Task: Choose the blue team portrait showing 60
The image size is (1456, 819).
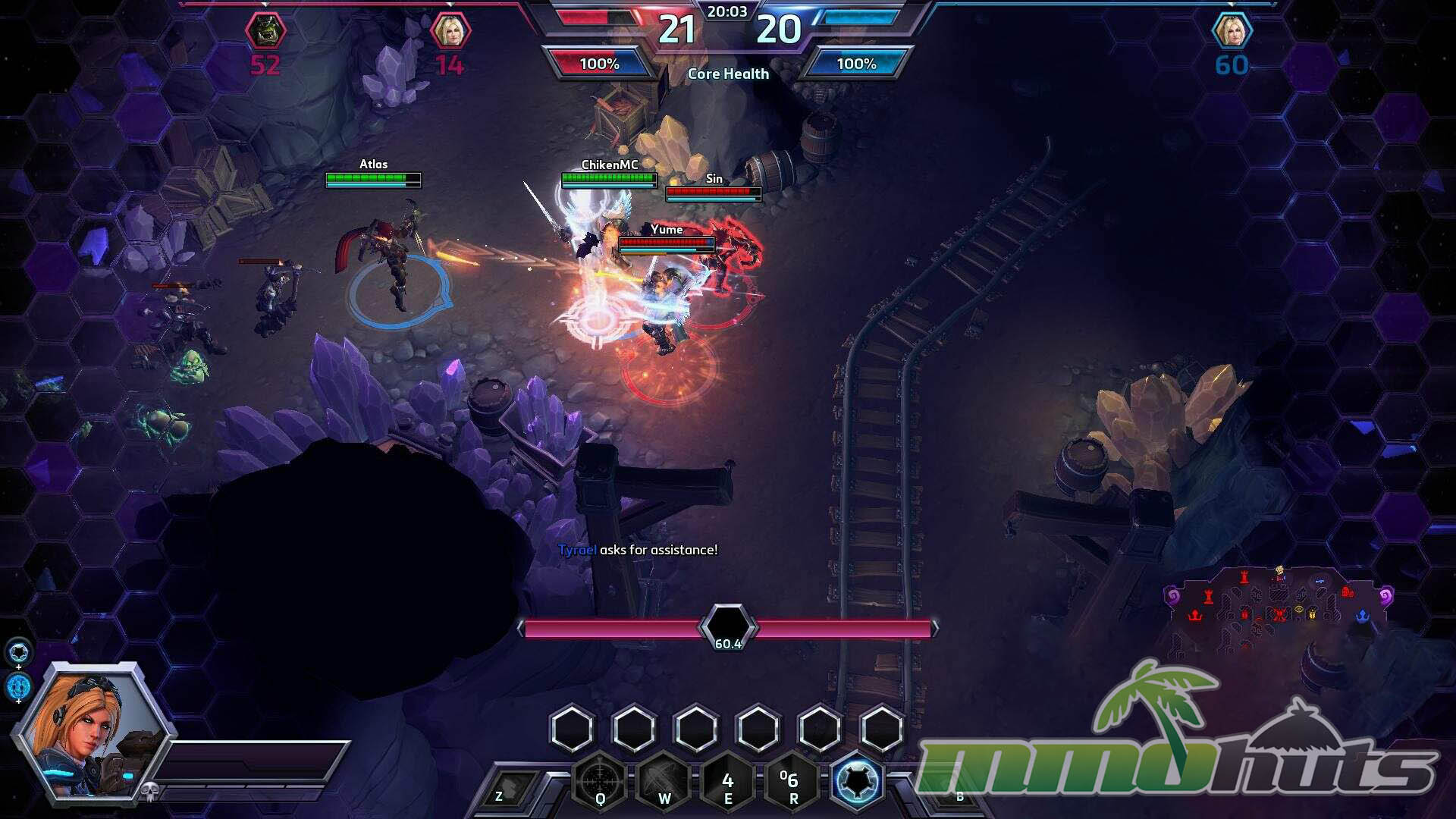Action: click(1232, 32)
